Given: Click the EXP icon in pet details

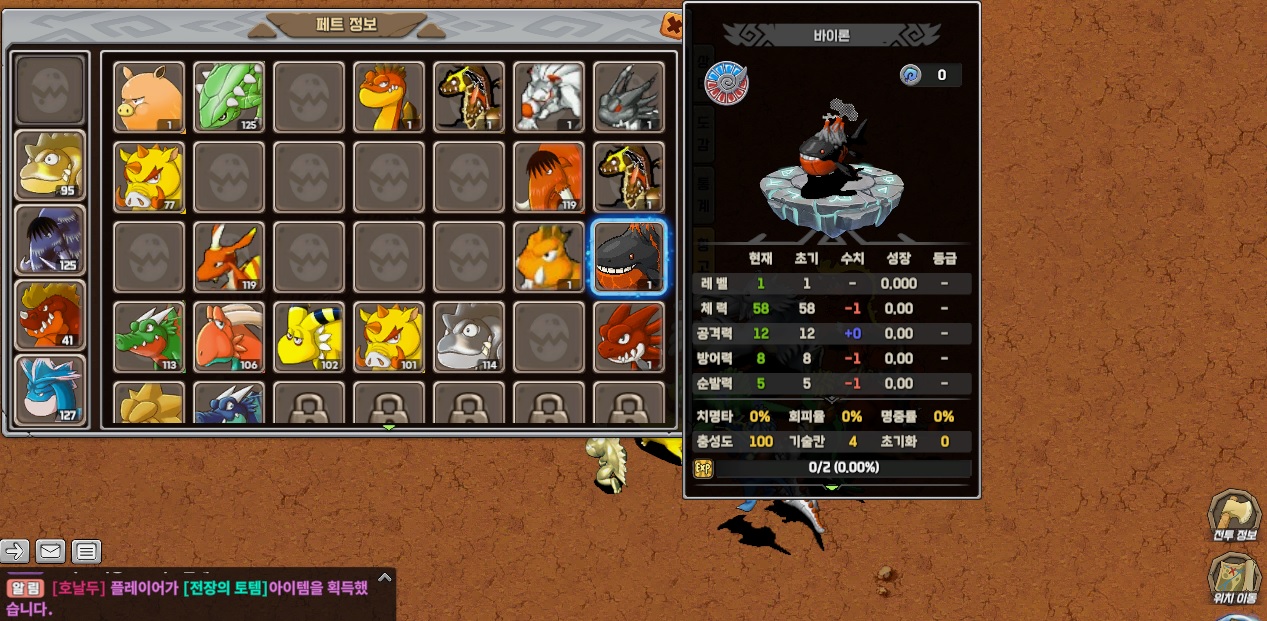Looking at the screenshot, I should click(703, 468).
